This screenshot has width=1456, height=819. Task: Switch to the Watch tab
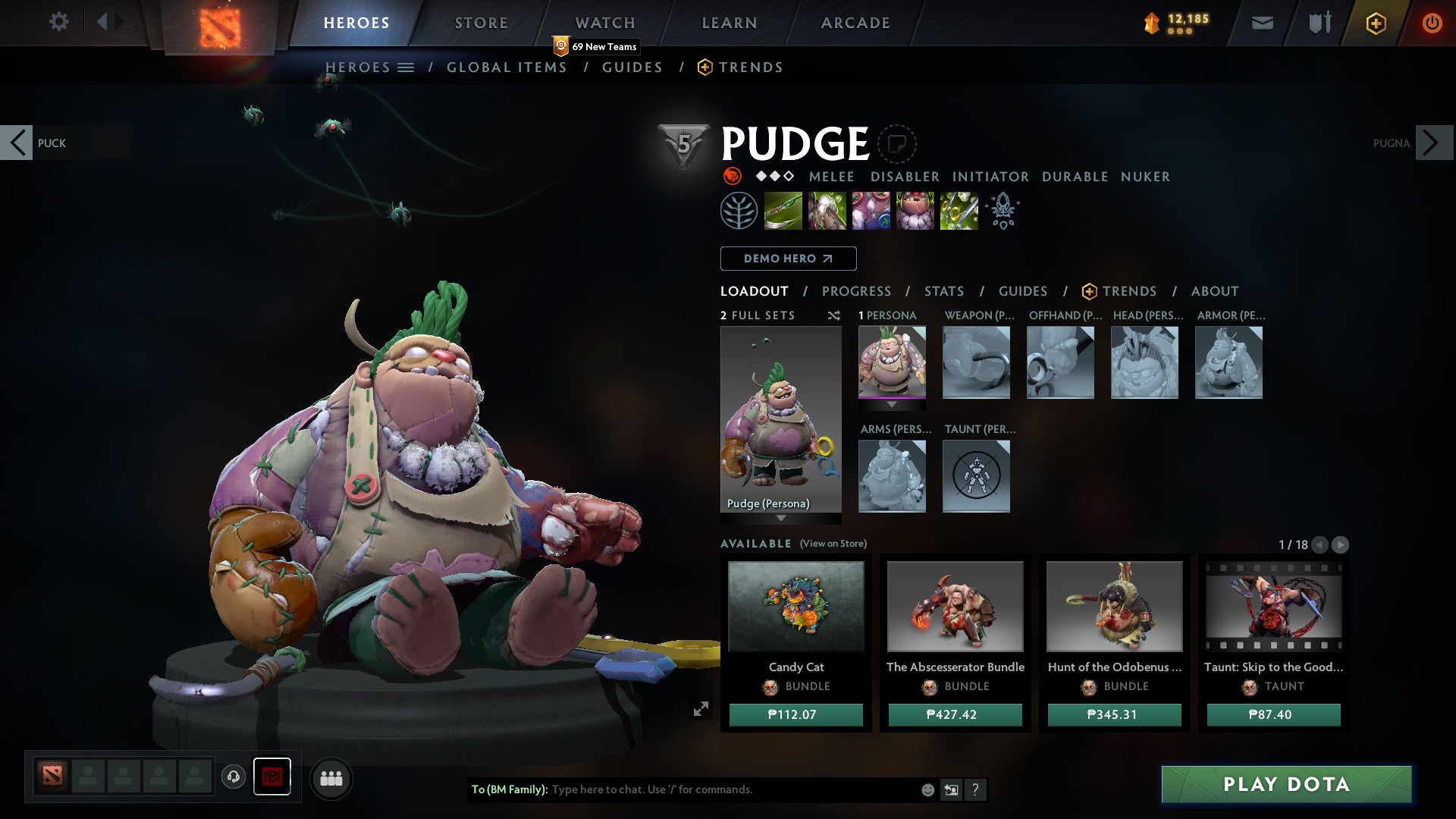pos(604,23)
